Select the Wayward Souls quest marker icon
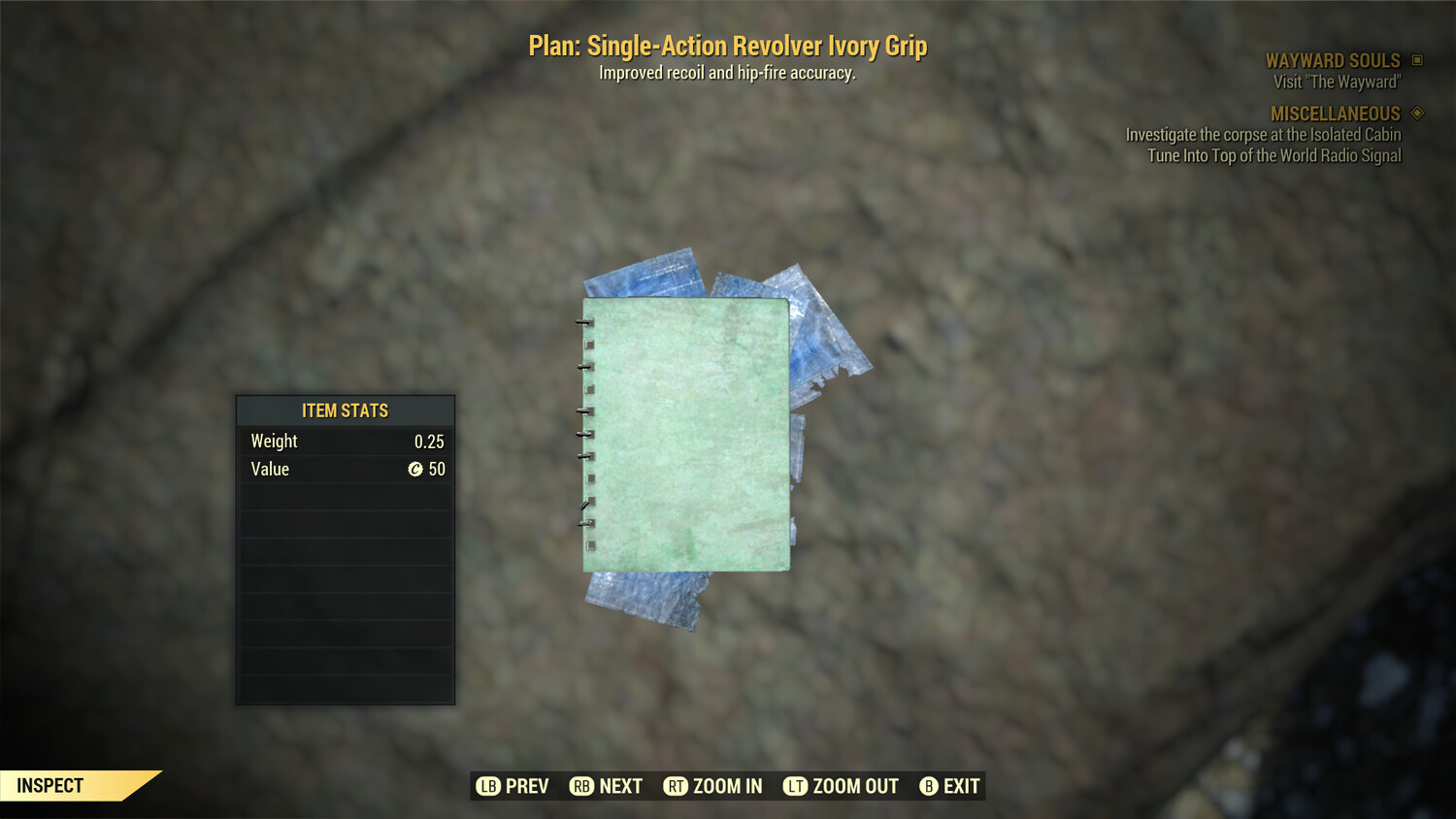 point(1416,59)
